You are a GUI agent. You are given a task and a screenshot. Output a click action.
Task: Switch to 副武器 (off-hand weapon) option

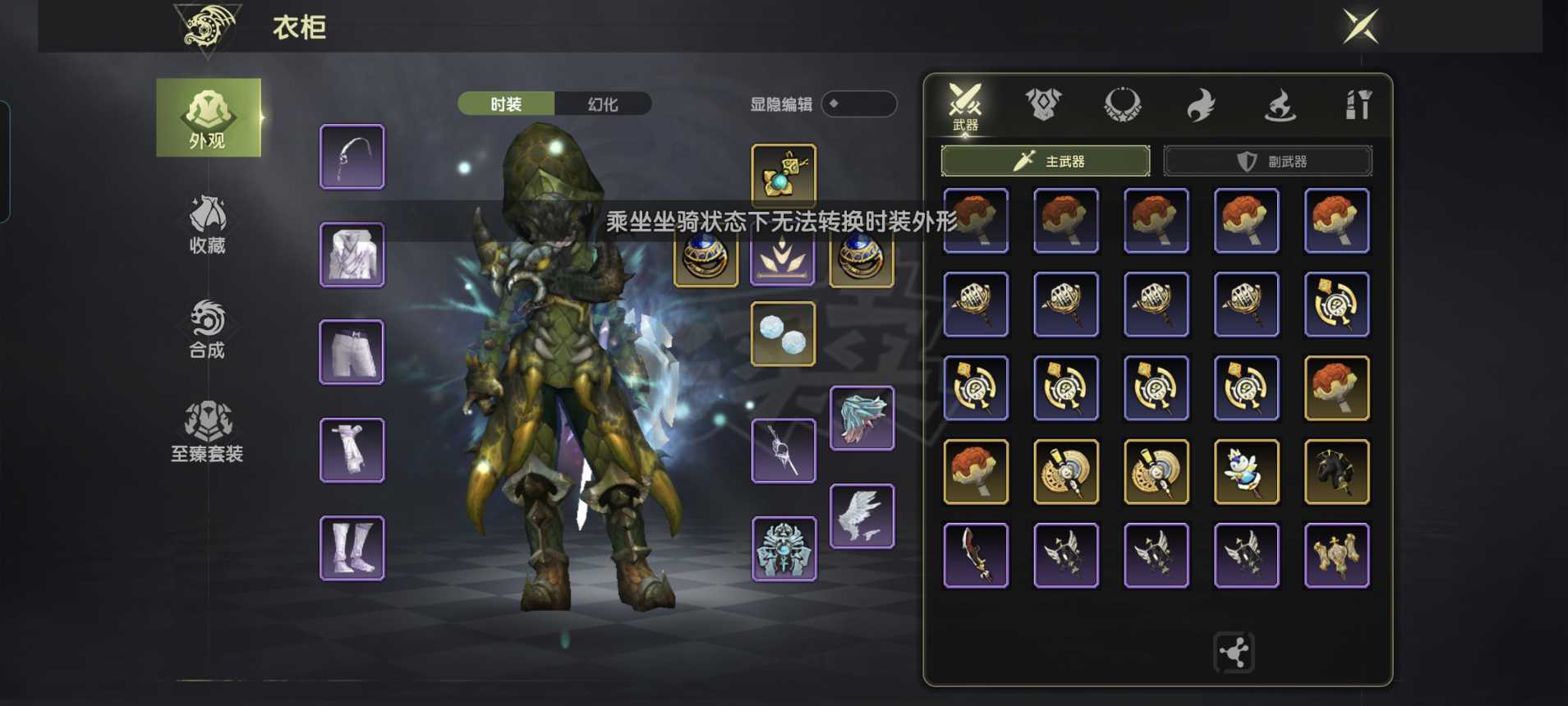pyautogui.click(x=1266, y=161)
